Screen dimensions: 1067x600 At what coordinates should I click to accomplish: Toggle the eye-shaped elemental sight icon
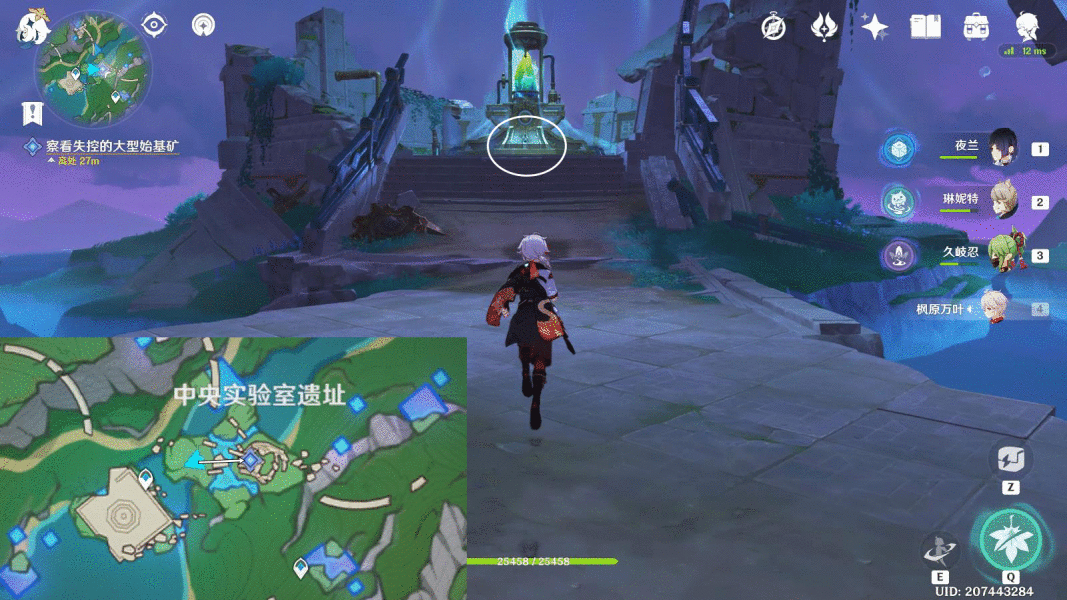coord(154,25)
